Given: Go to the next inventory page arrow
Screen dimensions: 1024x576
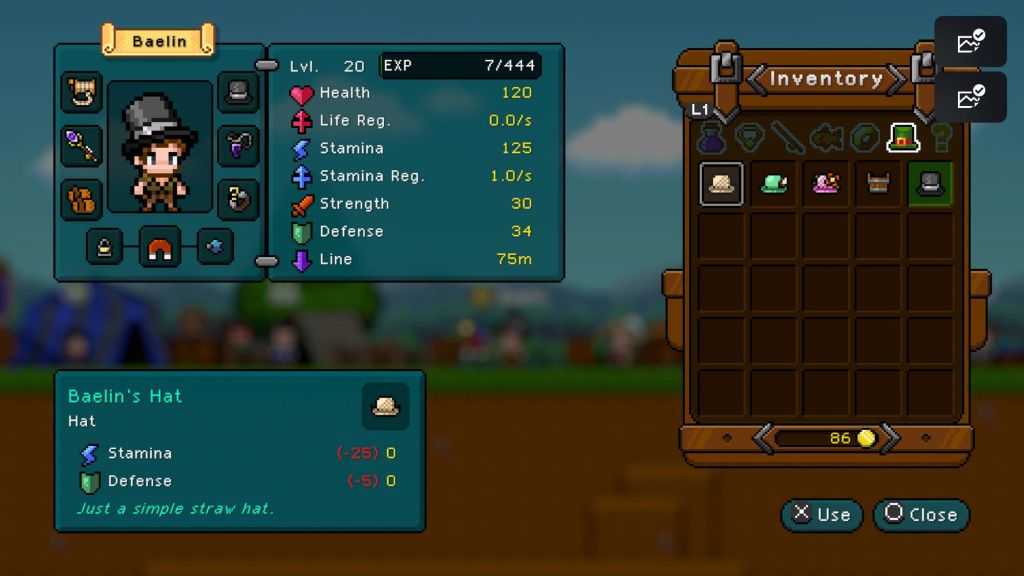Looking at the screenshot, I should (x=890, y=438).
